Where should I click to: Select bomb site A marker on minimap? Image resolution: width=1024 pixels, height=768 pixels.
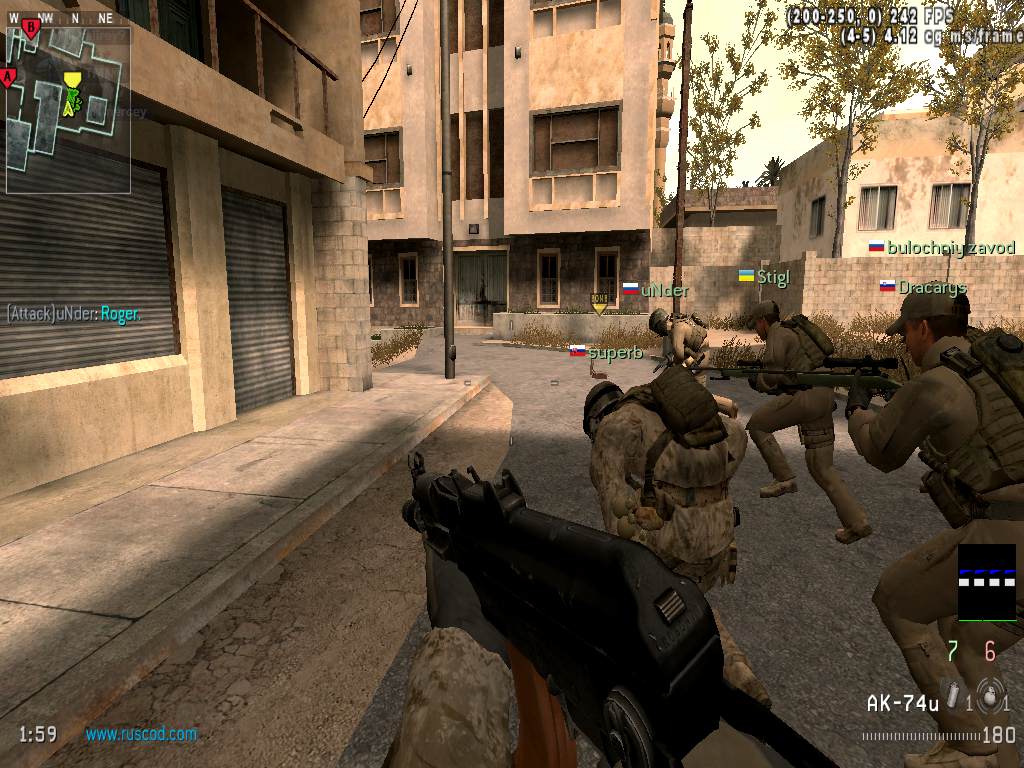click(x=9, y=76)
